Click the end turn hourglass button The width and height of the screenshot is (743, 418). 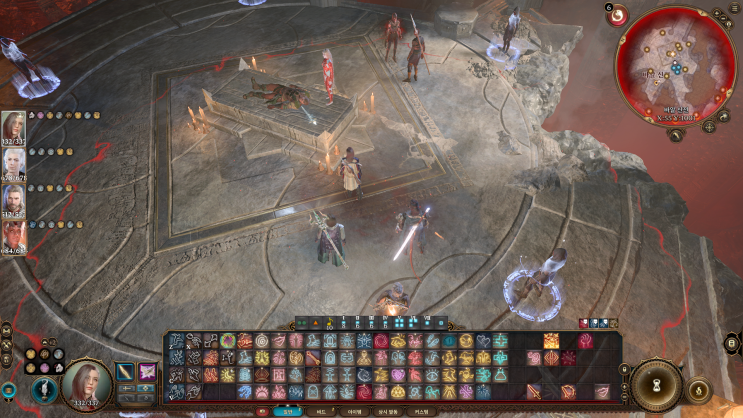click(x=657, y=384)
